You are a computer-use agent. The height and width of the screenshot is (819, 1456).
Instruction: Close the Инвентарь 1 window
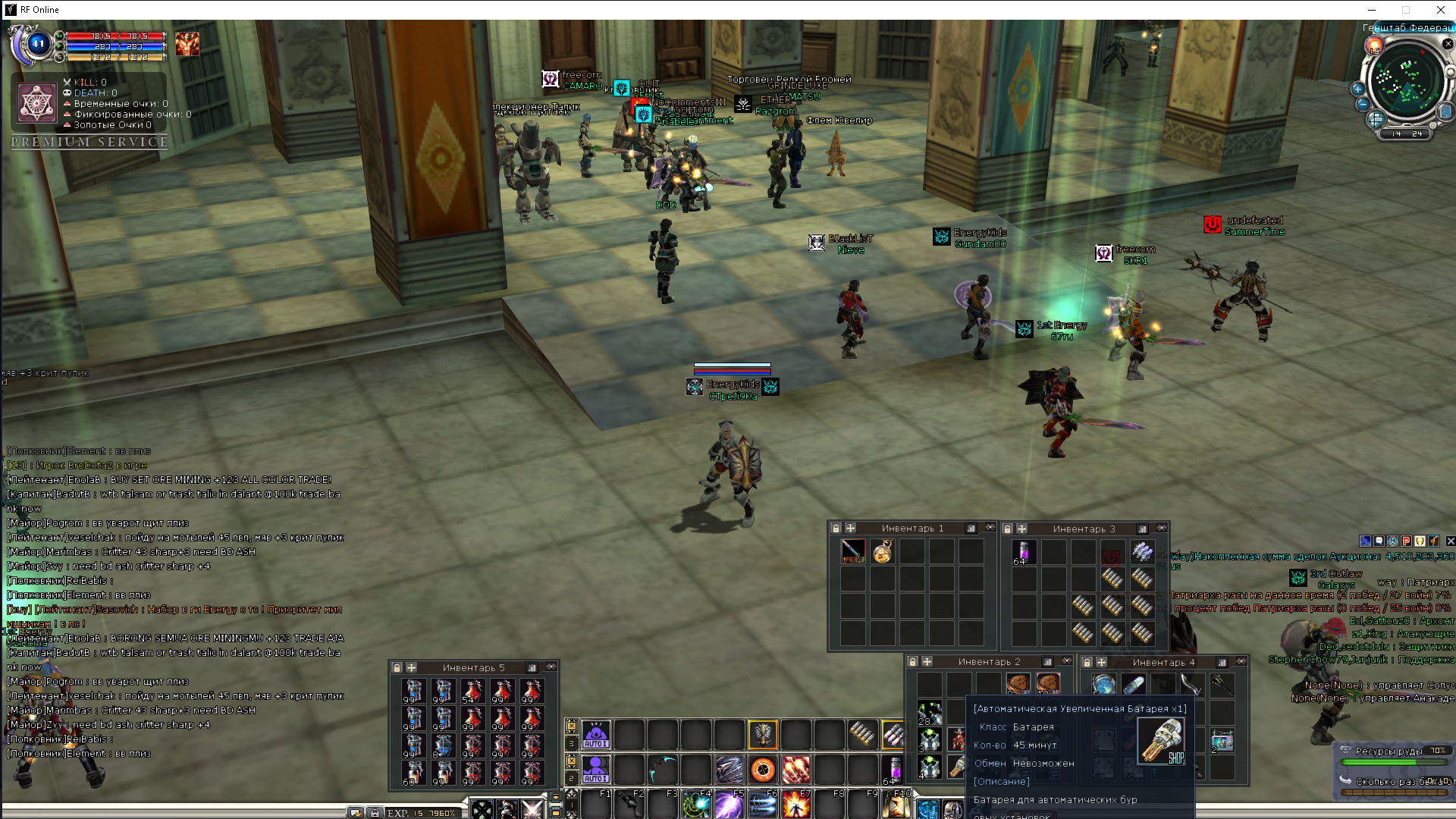(990, 528)
